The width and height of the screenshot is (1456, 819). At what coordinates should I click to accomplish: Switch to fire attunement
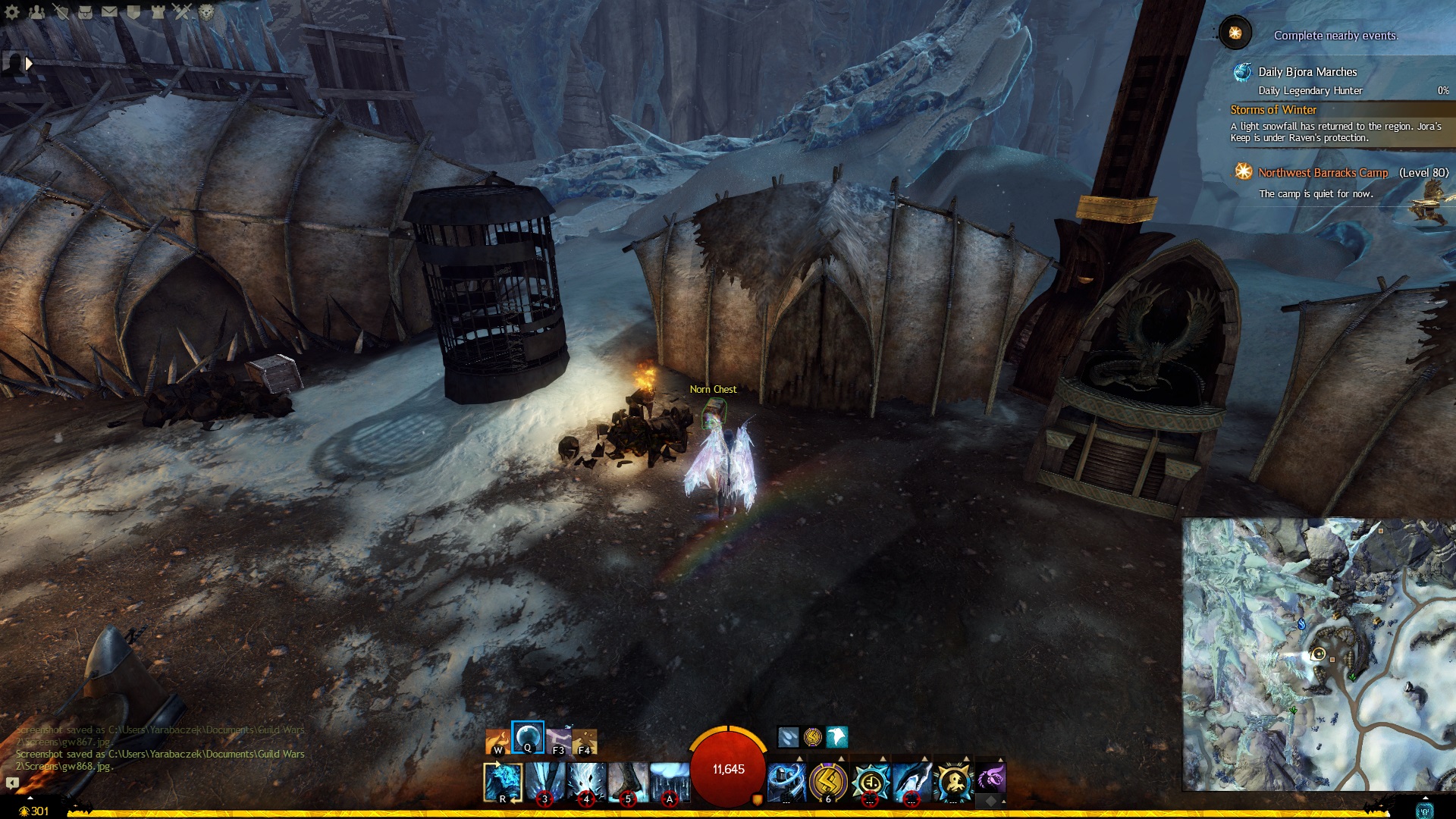(x=497, y=740)
